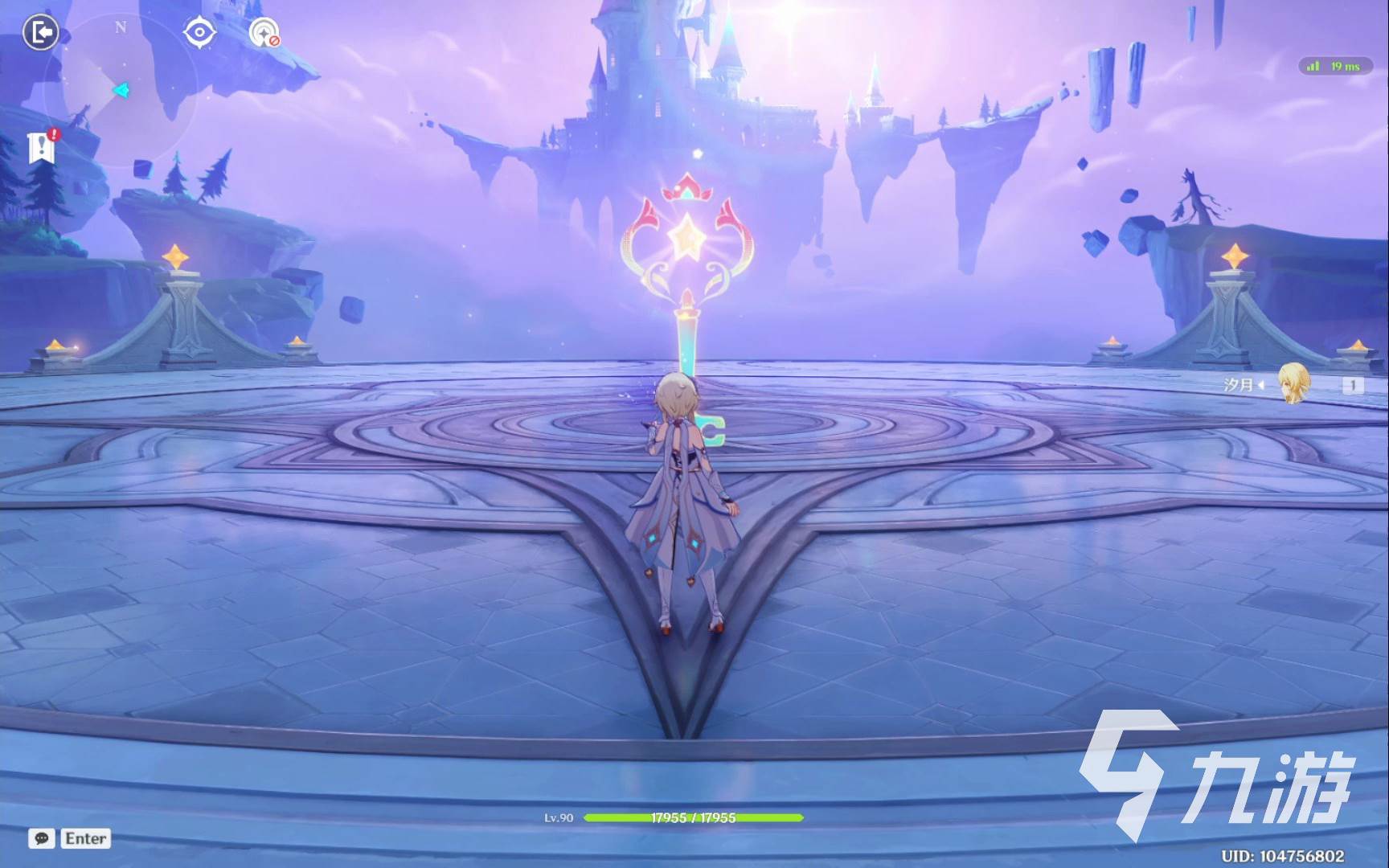1389x868 pixels.
Task: Open the chat speech bubble
Action: [42, 838]
